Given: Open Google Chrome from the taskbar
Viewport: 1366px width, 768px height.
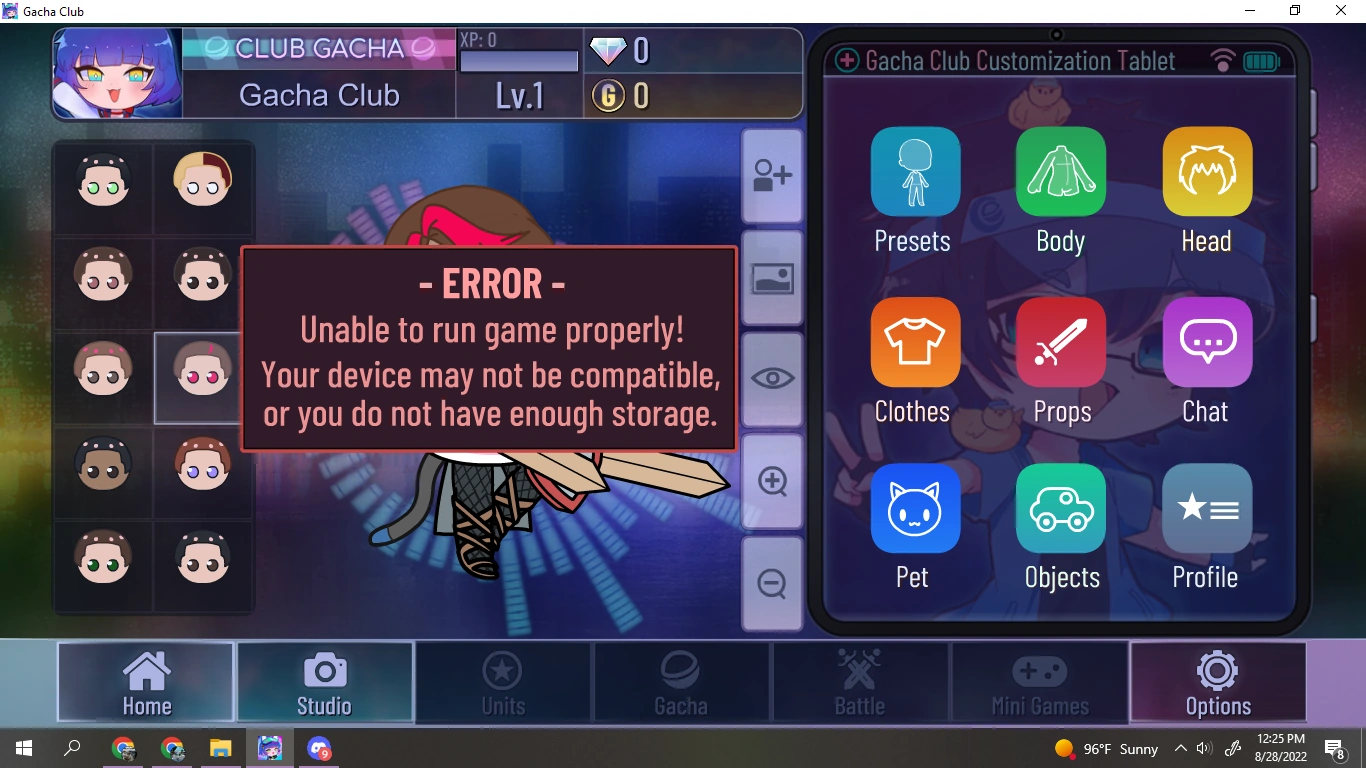Looking at the screenshot, I should pyautogui.click(x=123, y=748).
